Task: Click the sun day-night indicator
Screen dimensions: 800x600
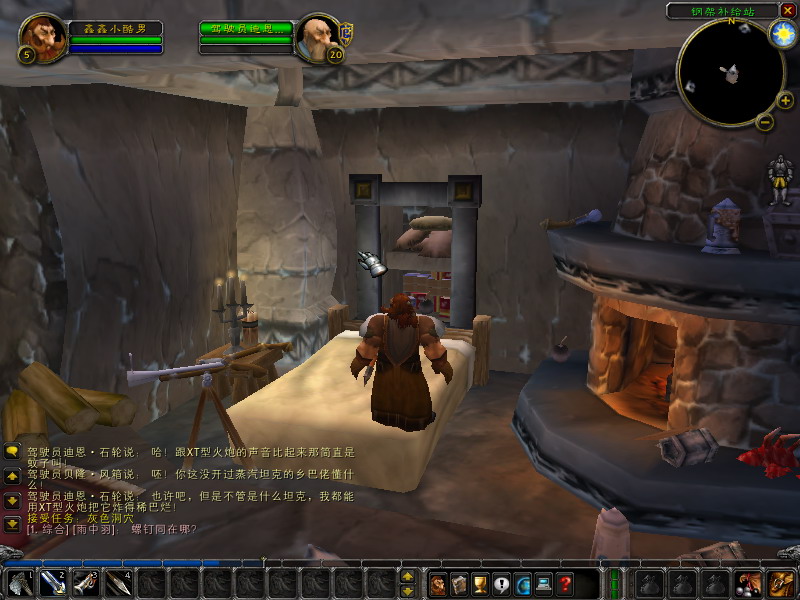Action: (781, 33)
